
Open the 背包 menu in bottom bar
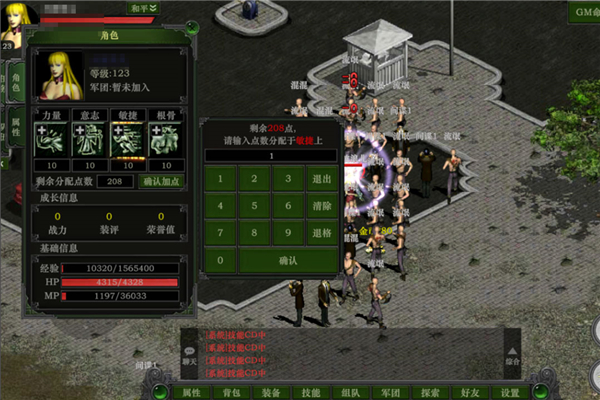(x=231, y=392)
